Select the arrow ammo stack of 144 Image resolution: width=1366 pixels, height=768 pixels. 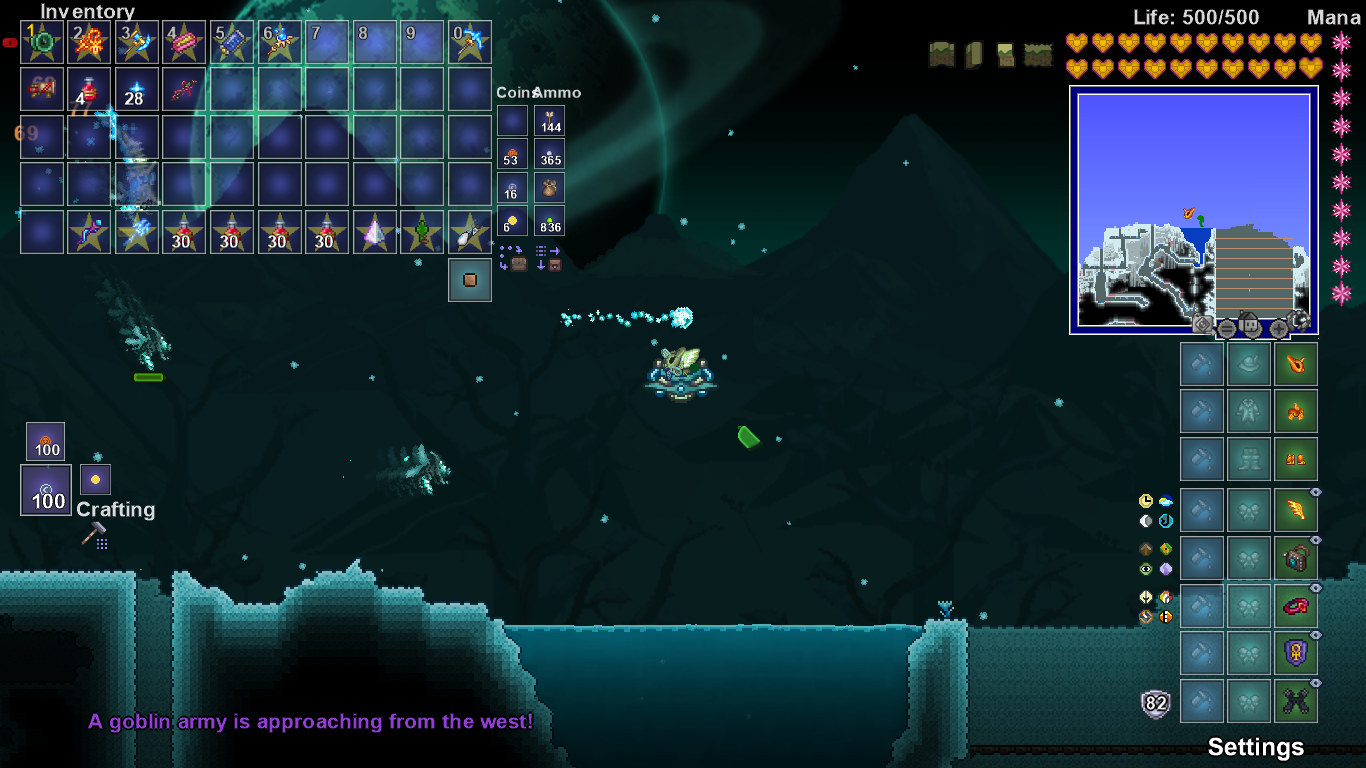[x=549, y=121]
